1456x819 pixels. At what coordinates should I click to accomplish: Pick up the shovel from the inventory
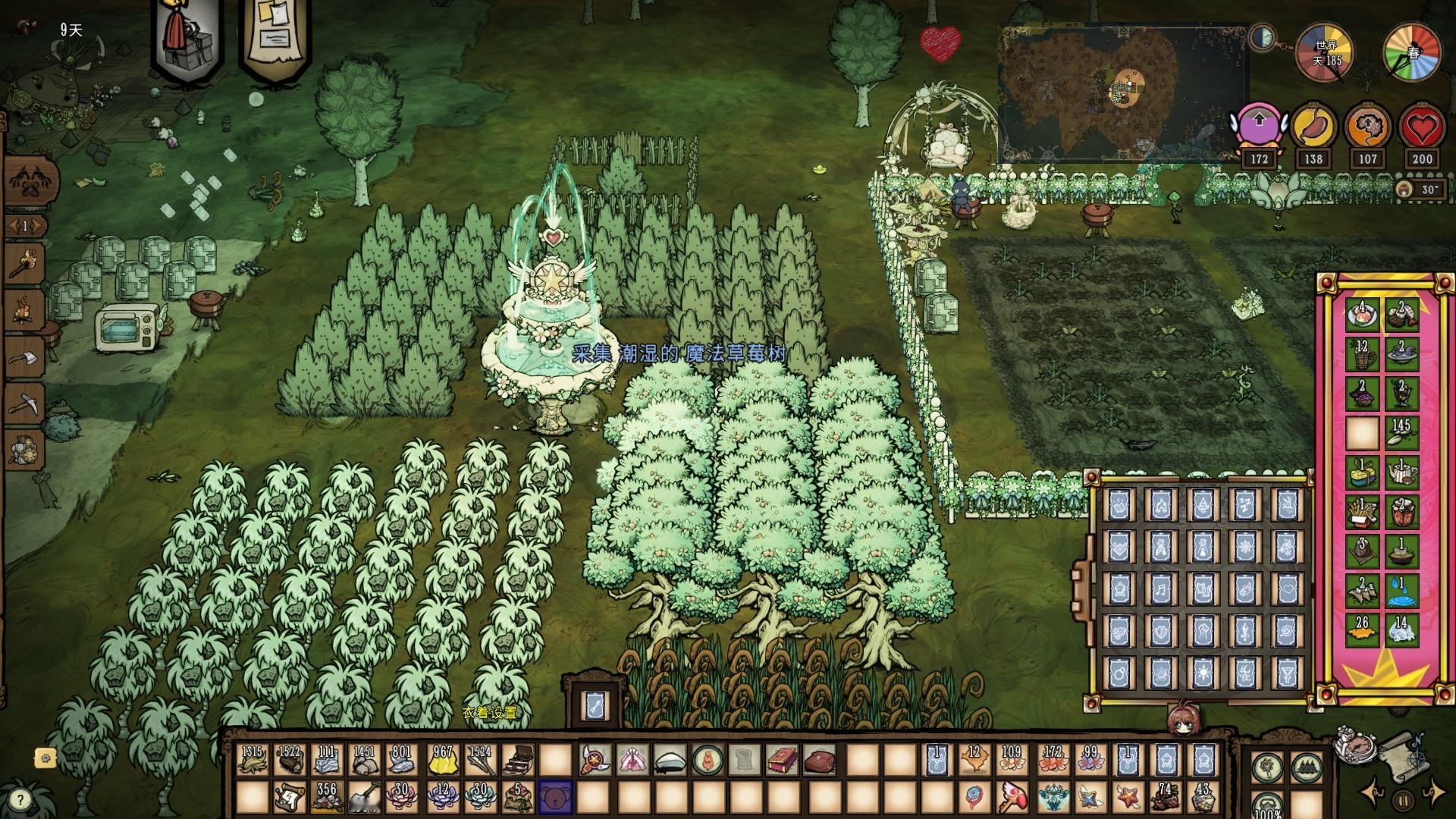[x=366, y=798]
